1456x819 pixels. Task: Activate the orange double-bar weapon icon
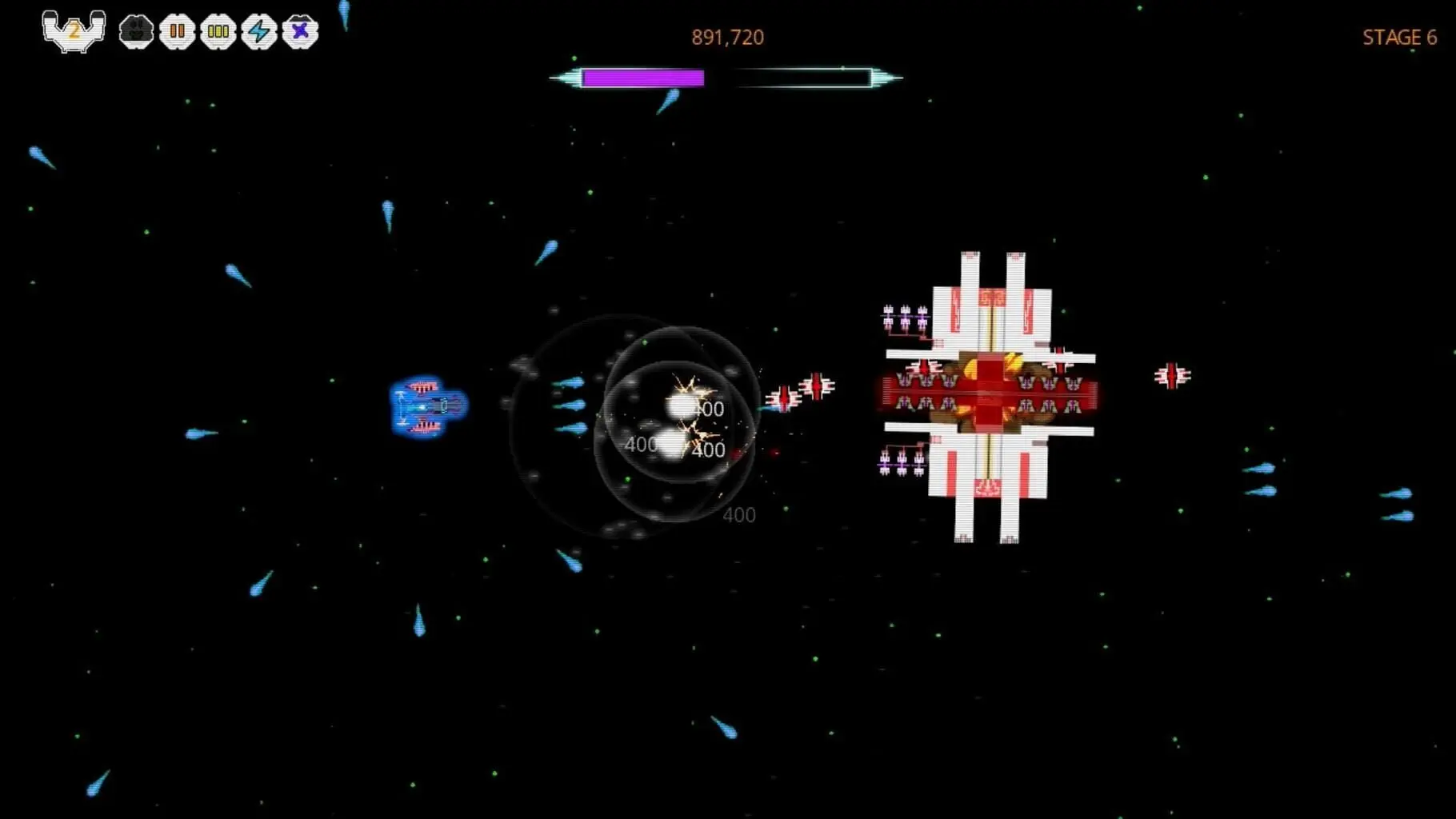177,32
